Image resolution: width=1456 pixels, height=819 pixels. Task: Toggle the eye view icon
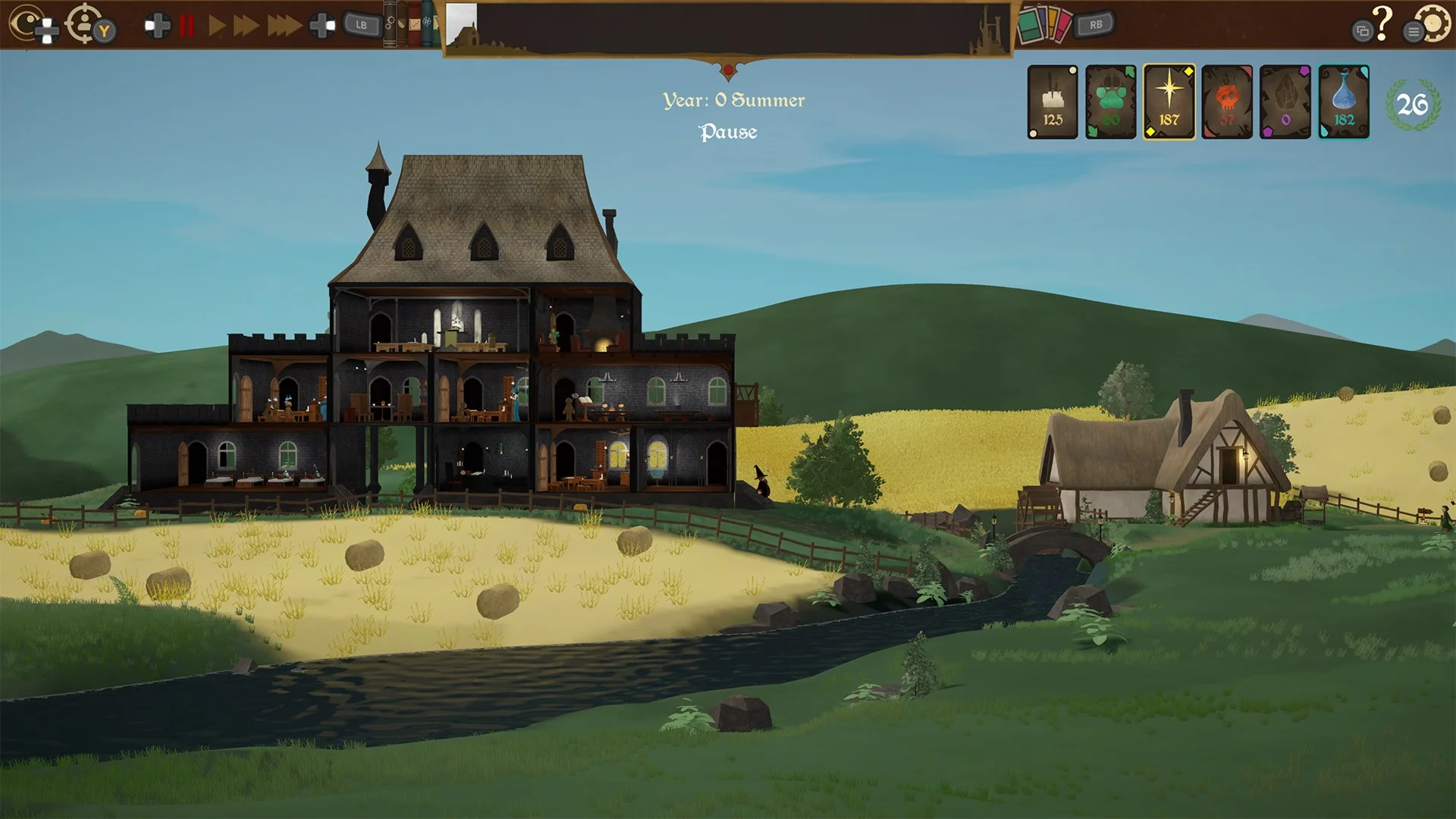[x=27, y=23]
